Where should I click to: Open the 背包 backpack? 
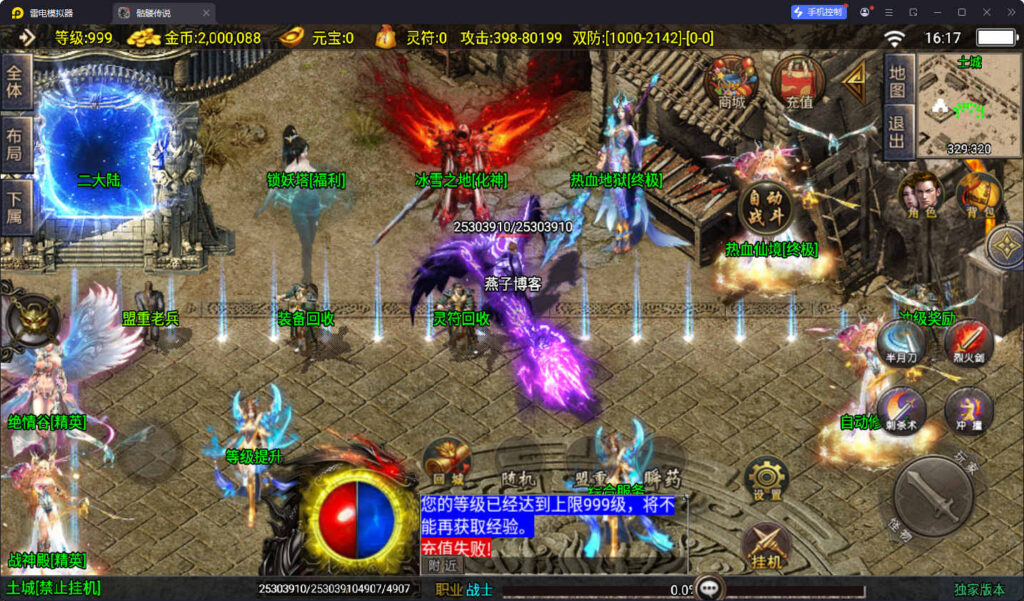click(977, 194)
